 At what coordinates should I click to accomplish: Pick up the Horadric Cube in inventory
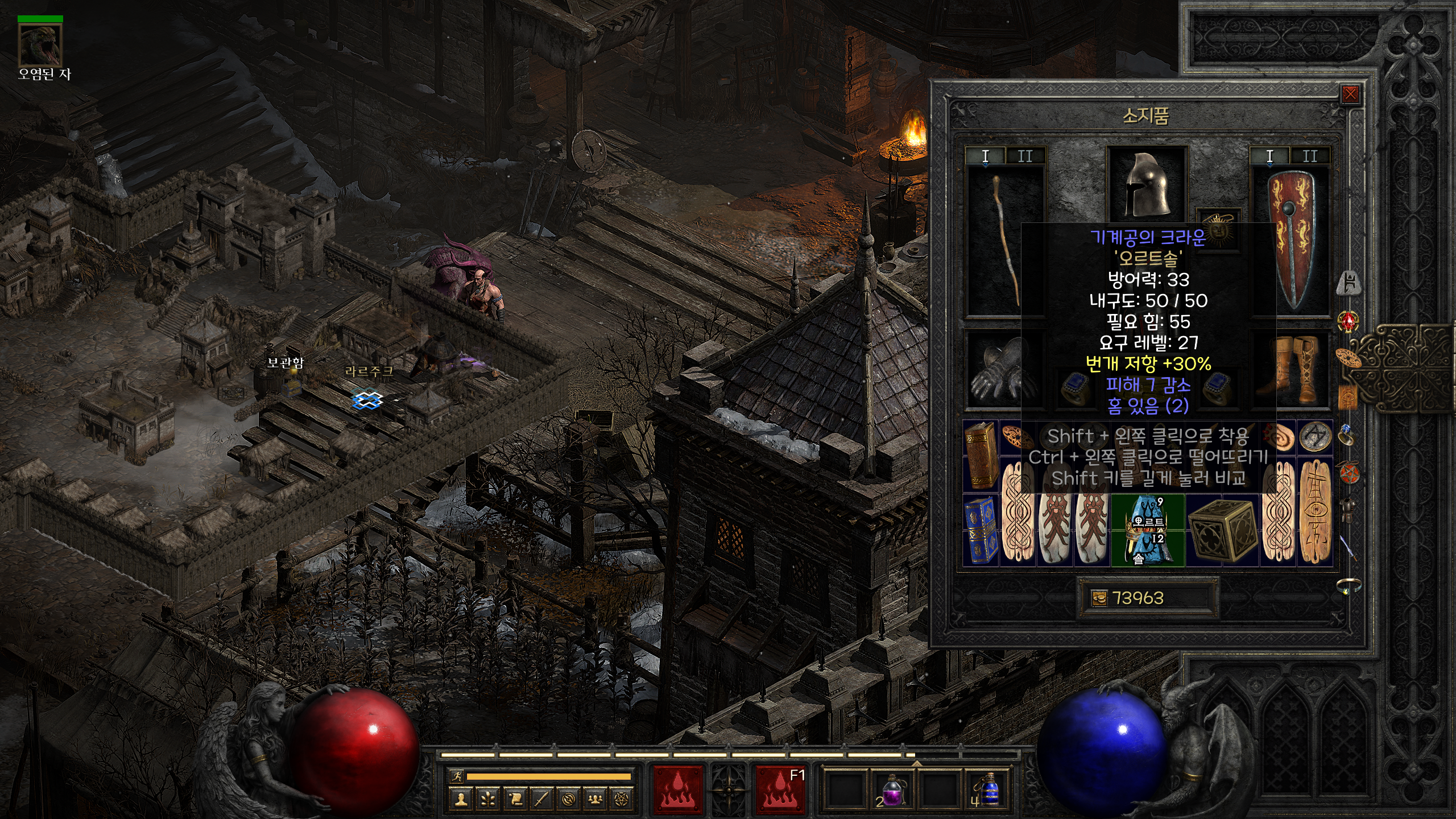tap(1222, 531)
